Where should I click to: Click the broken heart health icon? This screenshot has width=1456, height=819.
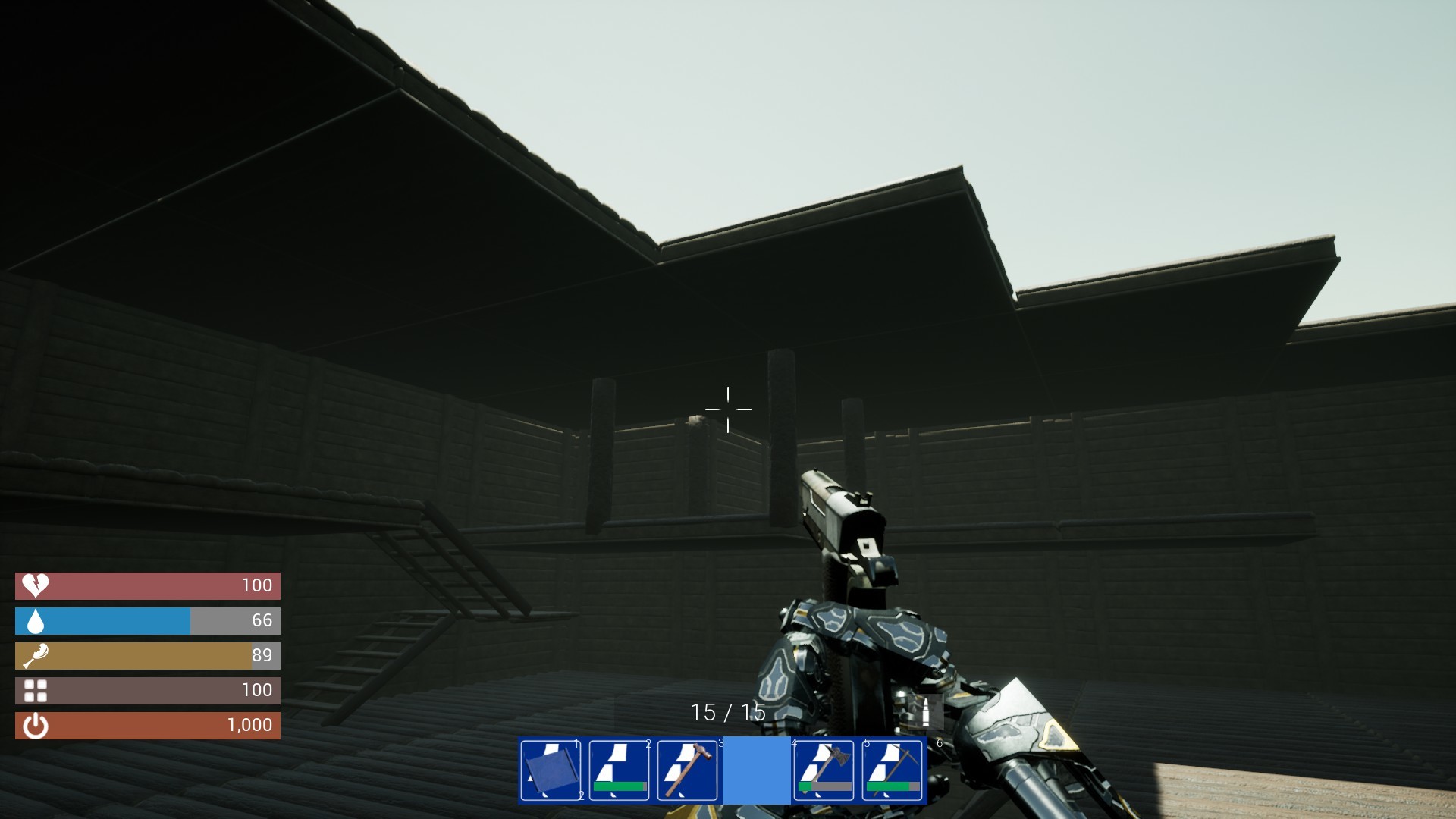pyautogui.click(x=35, y=585)
